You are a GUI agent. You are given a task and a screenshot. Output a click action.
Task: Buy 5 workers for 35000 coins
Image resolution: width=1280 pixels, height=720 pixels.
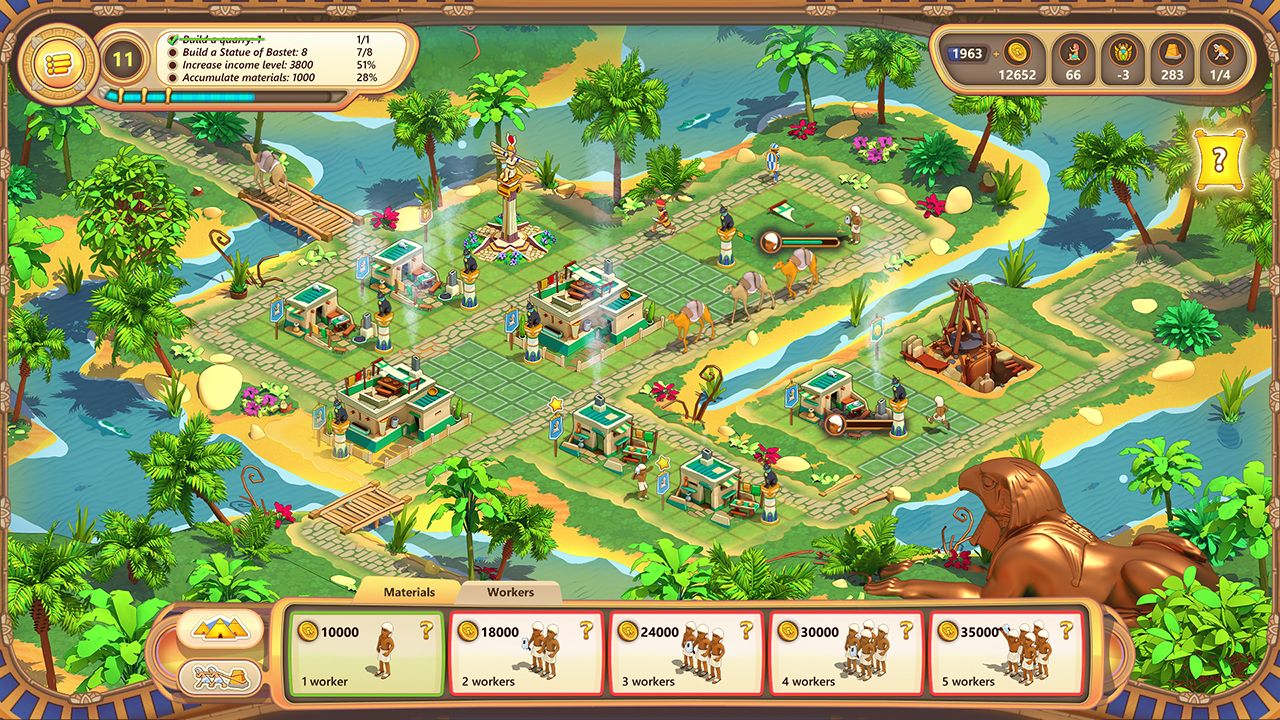(1008, 650)
